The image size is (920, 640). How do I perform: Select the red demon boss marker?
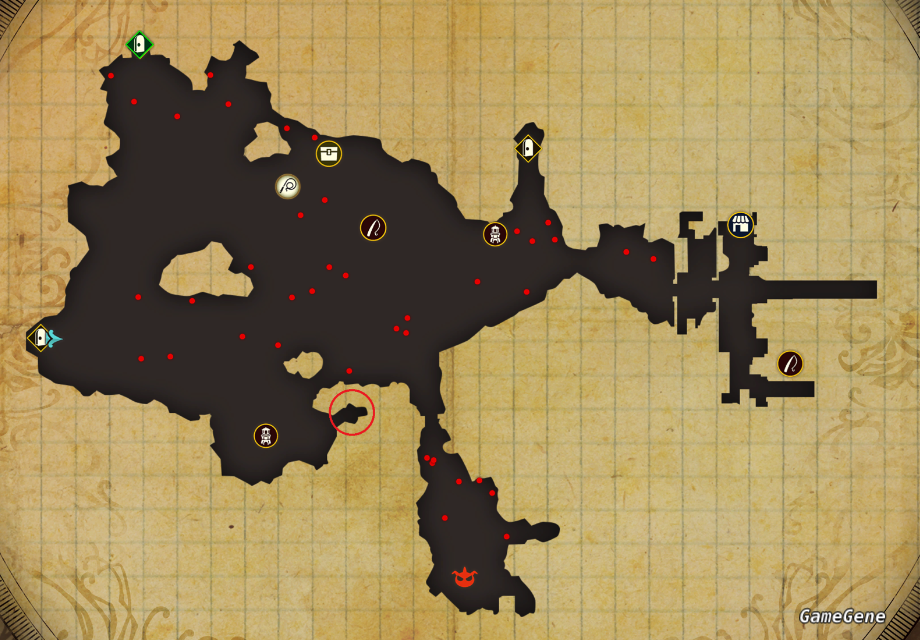[464, 577]
